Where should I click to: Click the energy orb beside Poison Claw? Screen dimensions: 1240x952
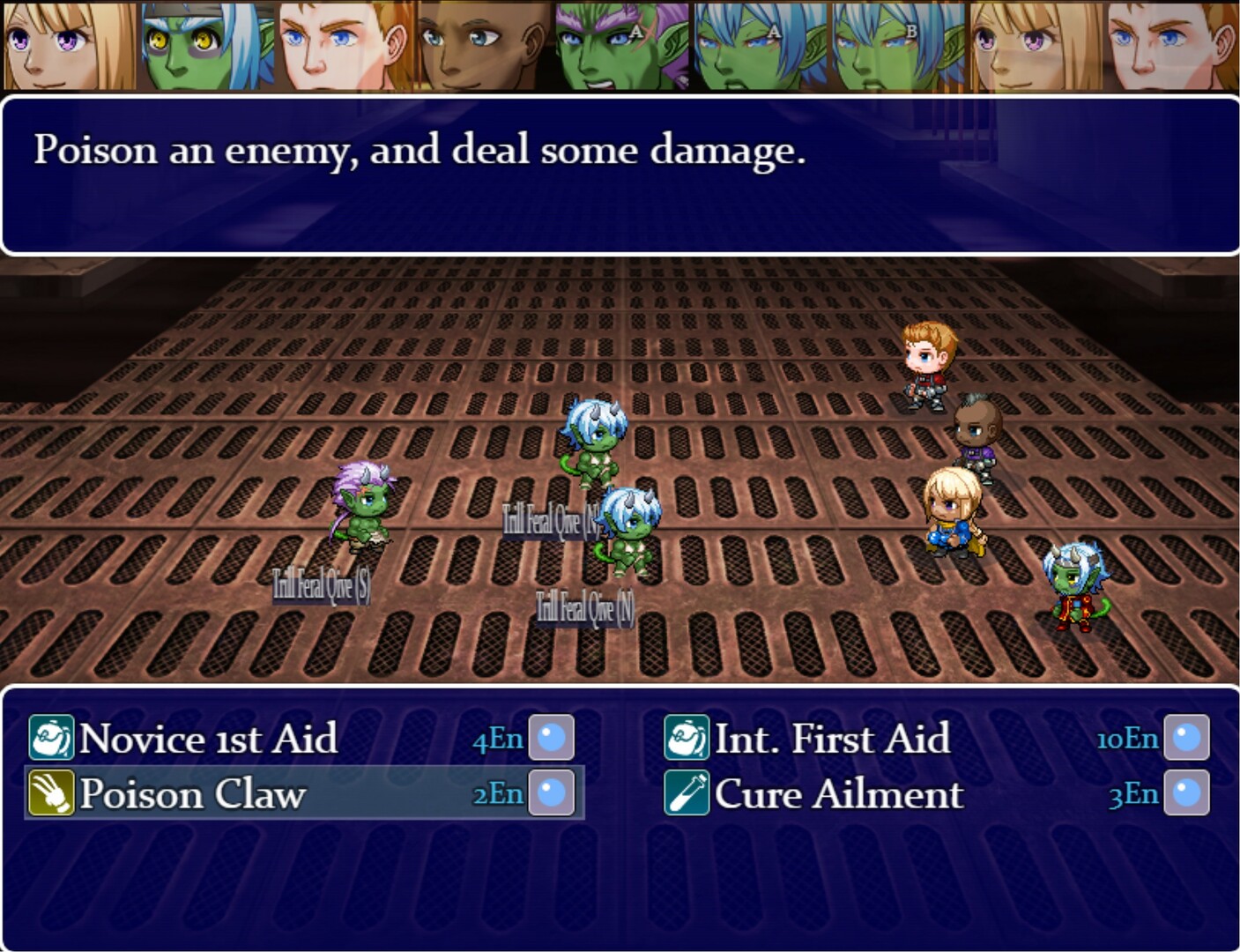tap(551, 794)
